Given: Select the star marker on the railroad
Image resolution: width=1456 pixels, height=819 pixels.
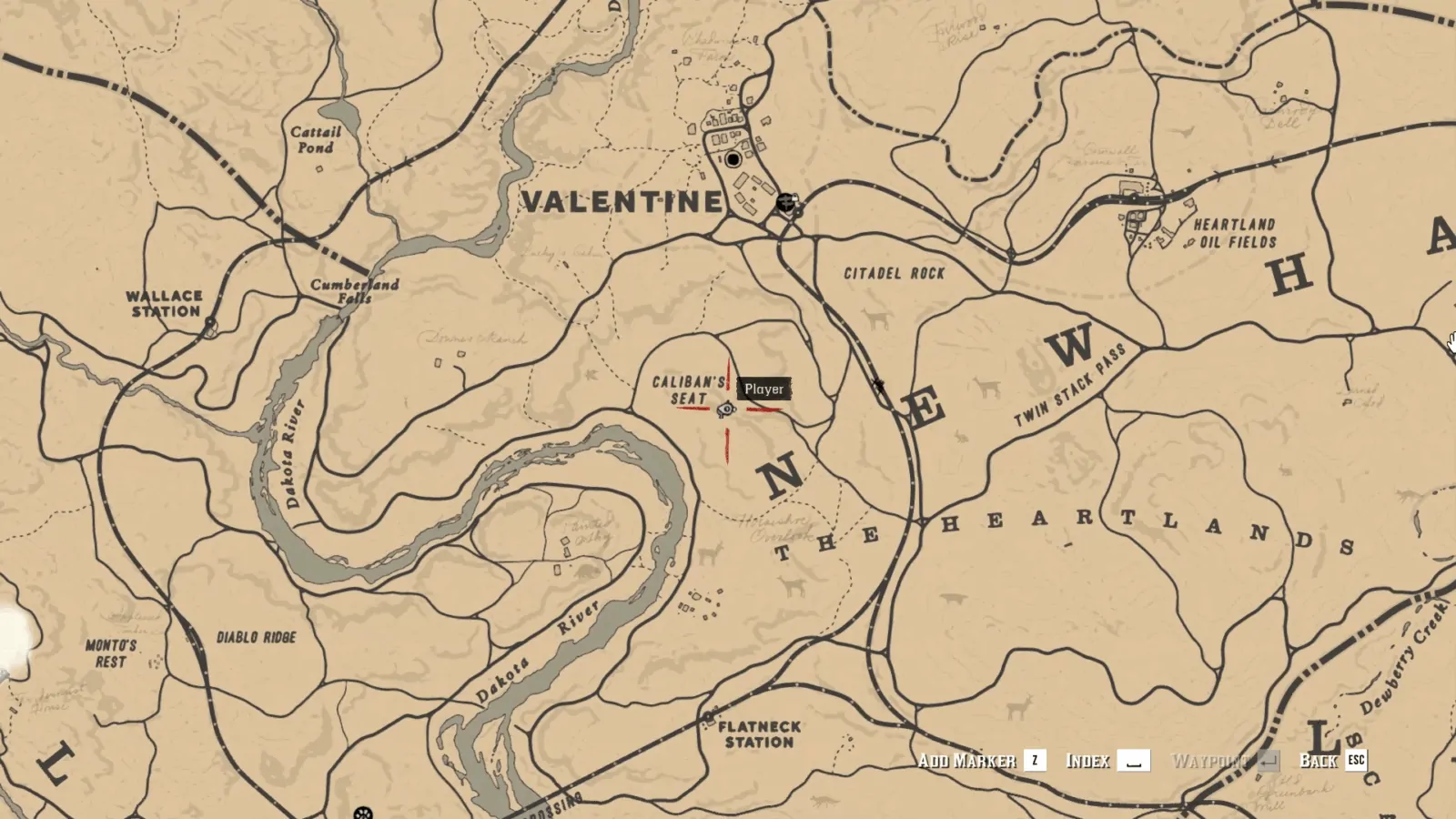Looking at the screenshot, I should tap(880, 384).
